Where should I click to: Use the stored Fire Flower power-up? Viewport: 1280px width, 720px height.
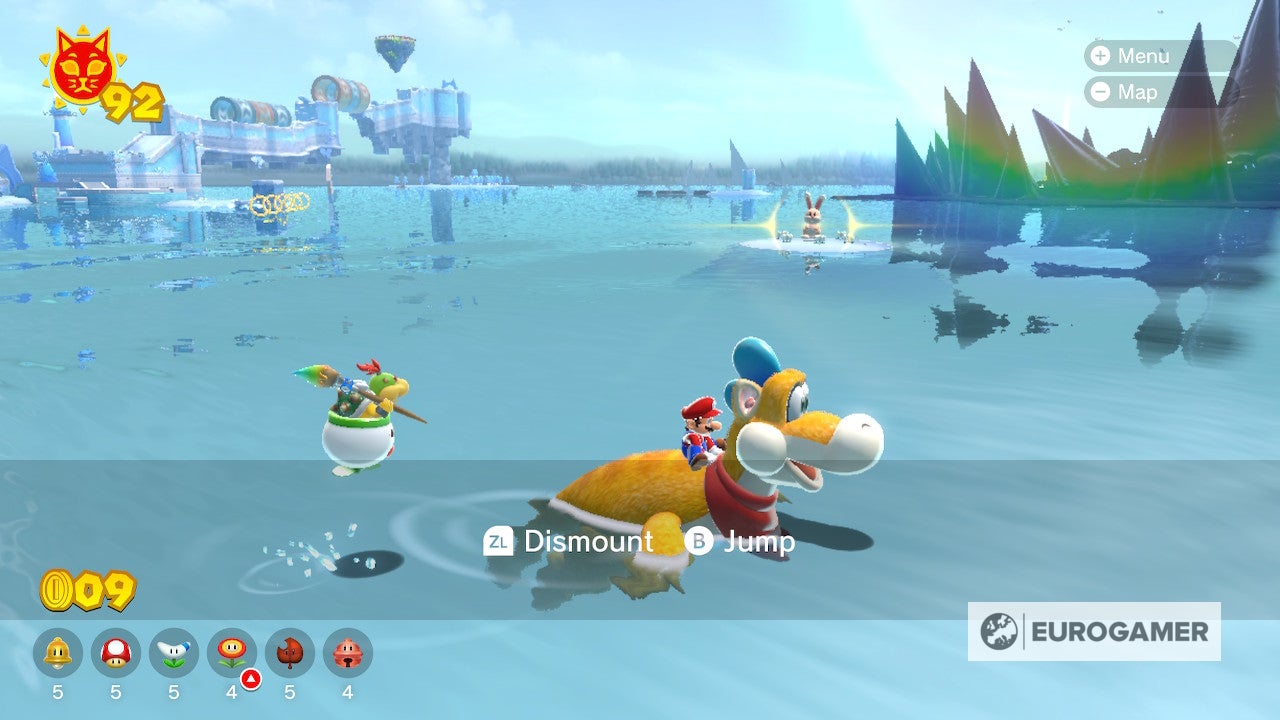232,653
